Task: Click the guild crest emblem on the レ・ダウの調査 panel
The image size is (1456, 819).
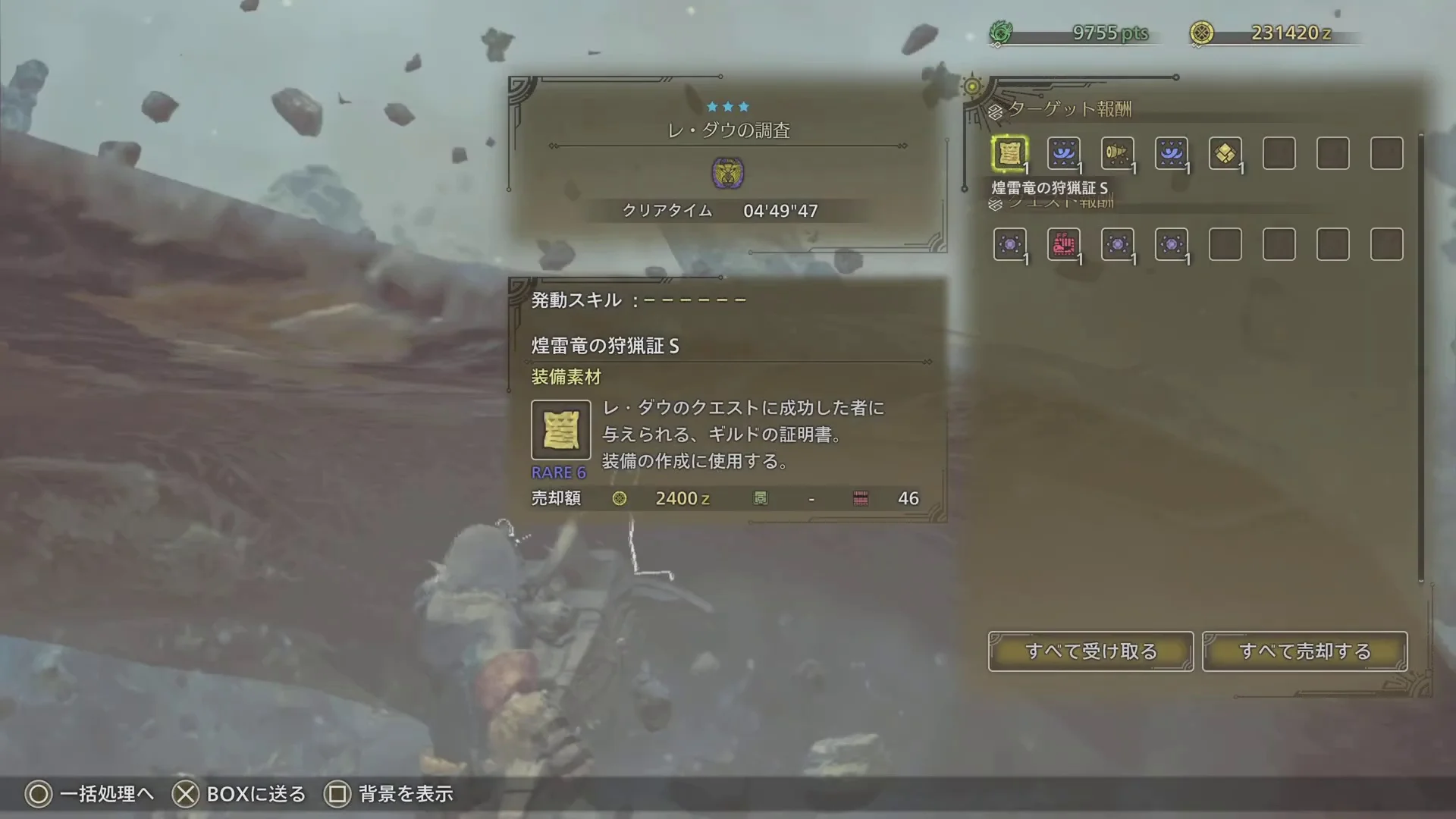Action: (729, 173)
